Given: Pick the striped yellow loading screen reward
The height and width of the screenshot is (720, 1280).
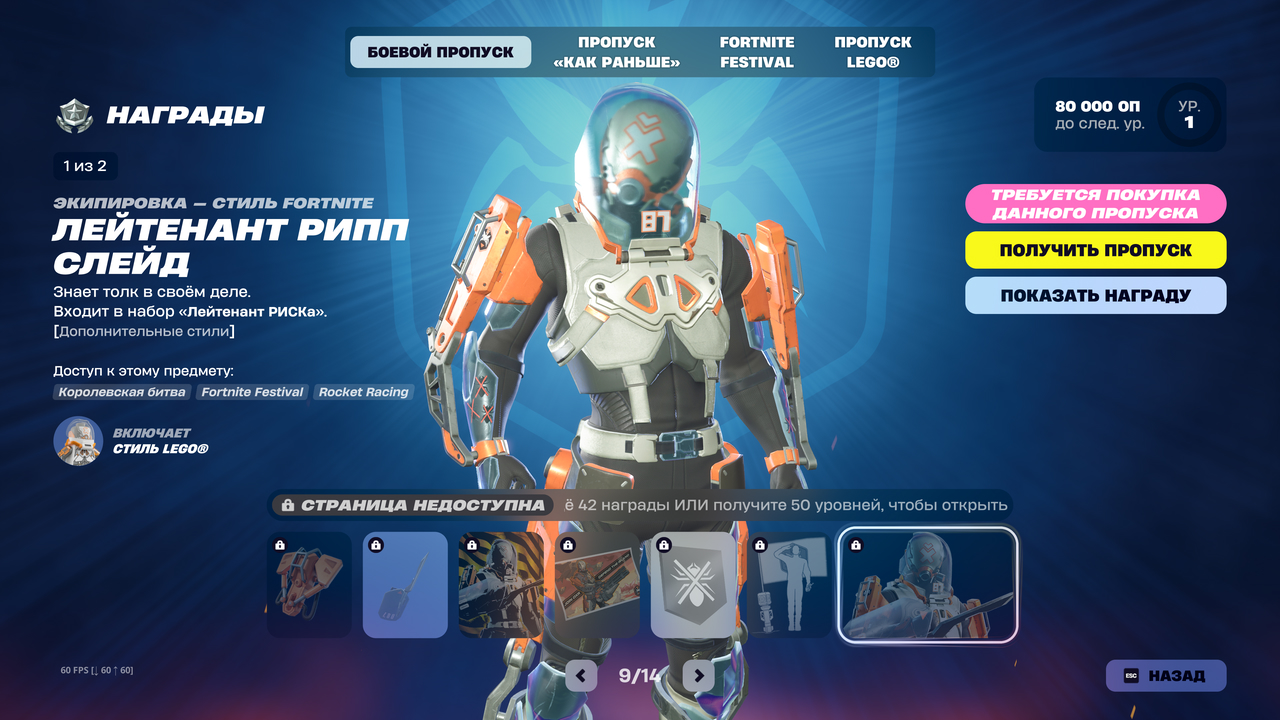Looking at the screenshot, I should click(x=501, y=585).
